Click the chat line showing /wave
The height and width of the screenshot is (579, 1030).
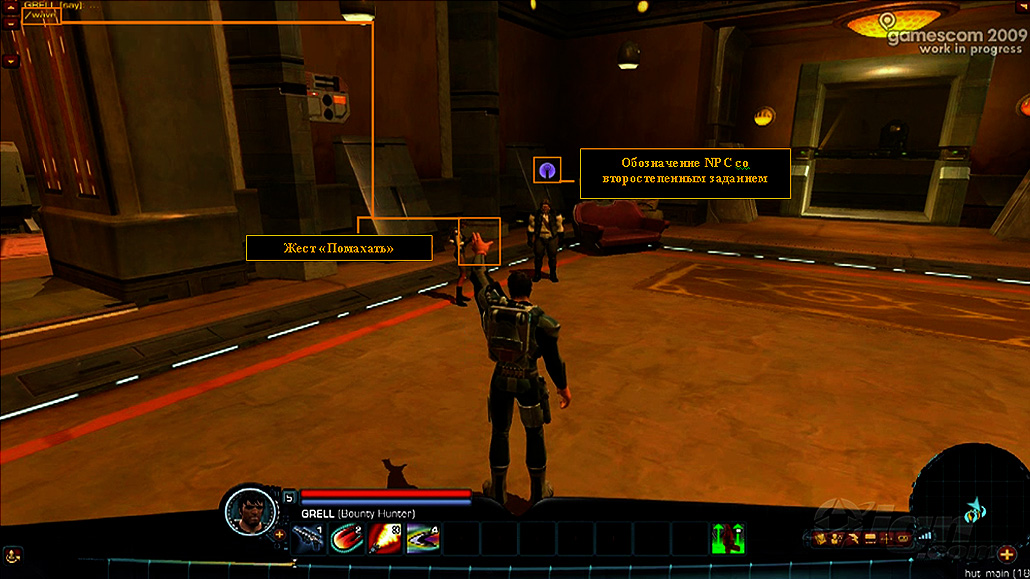42,16
